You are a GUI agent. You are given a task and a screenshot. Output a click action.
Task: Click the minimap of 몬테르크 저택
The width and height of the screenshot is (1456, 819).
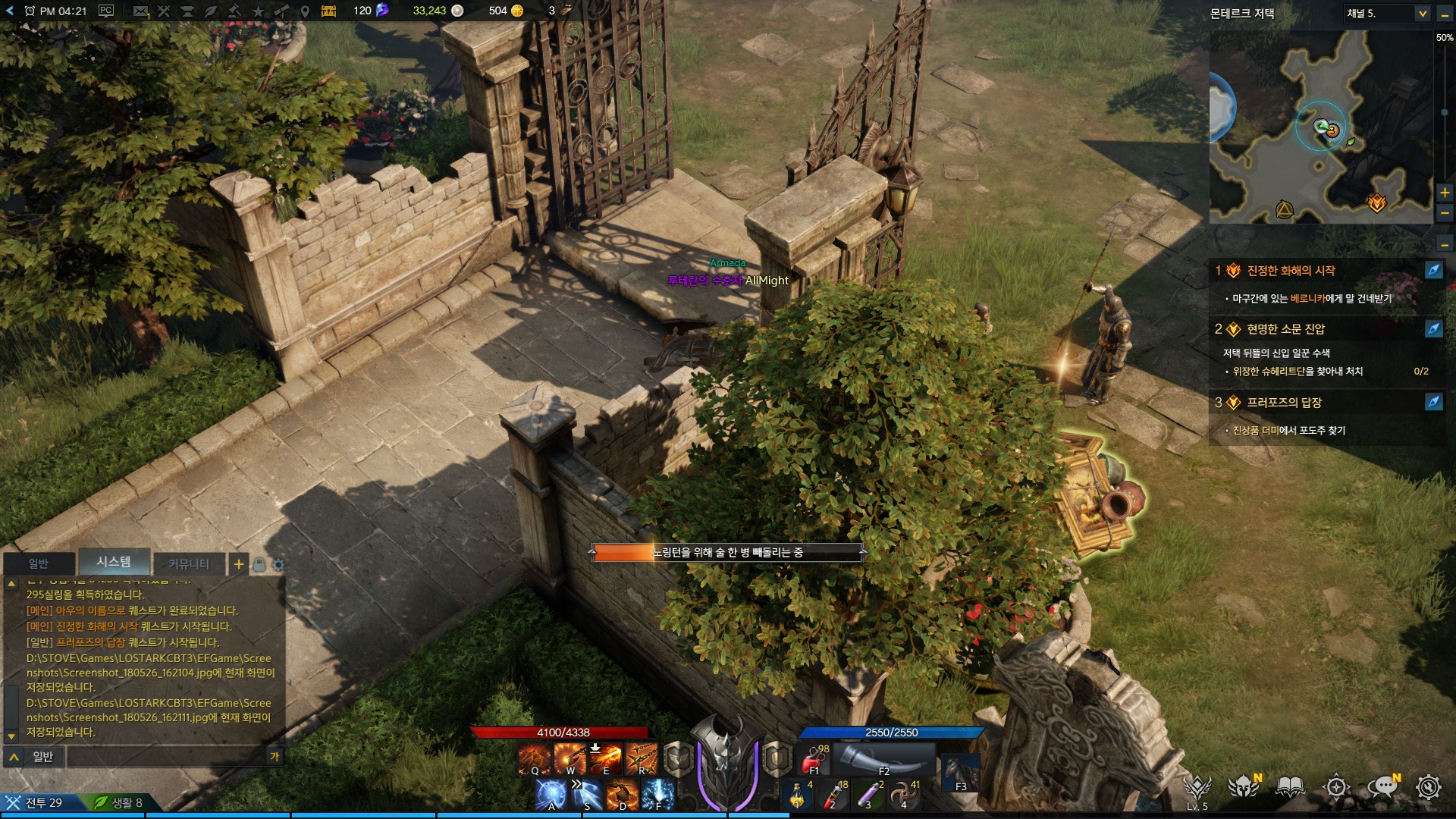[1319, 127]
